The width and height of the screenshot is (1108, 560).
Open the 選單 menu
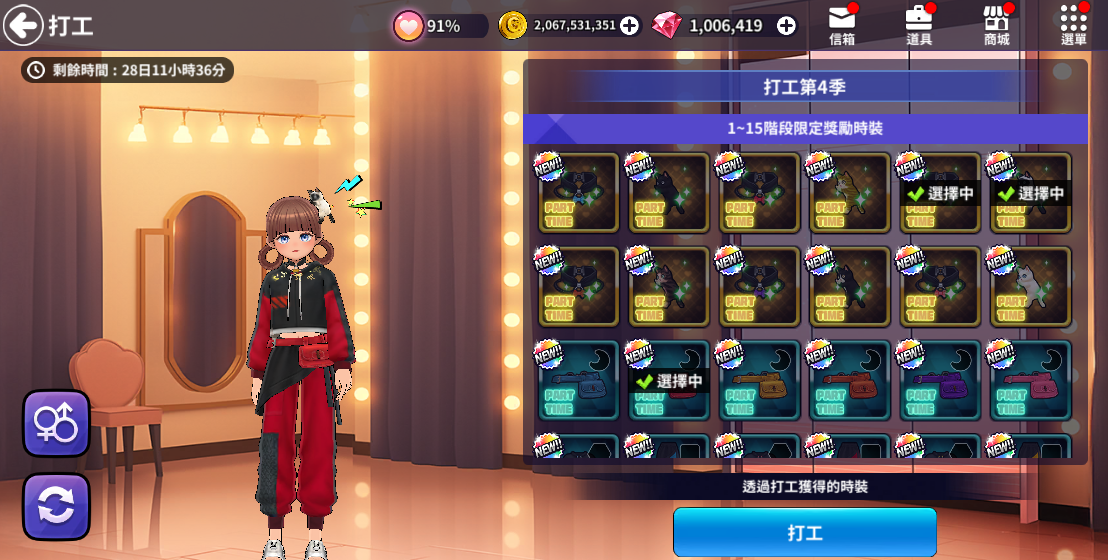coord(1073,25)
